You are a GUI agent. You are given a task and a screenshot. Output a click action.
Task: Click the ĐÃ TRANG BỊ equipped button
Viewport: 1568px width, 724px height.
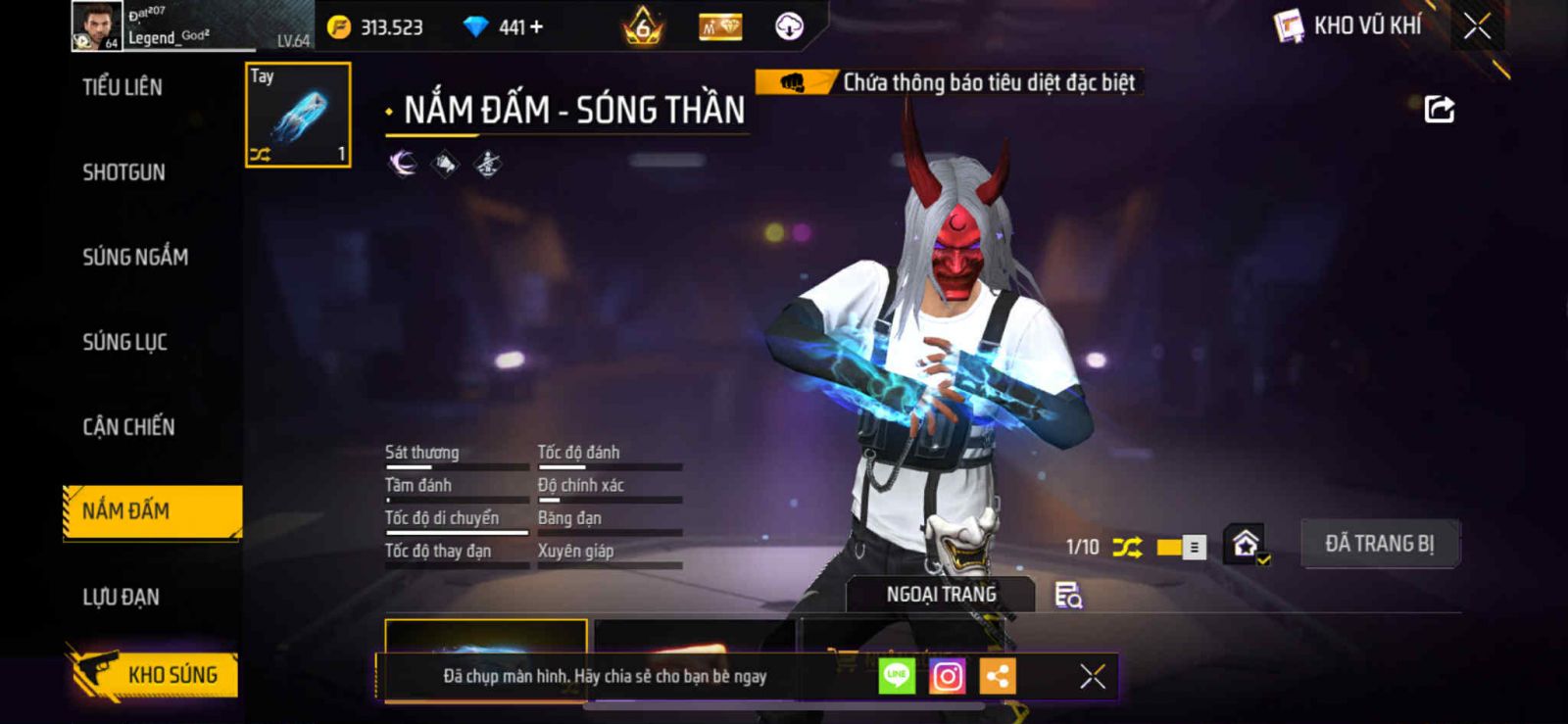point(1379,544)
